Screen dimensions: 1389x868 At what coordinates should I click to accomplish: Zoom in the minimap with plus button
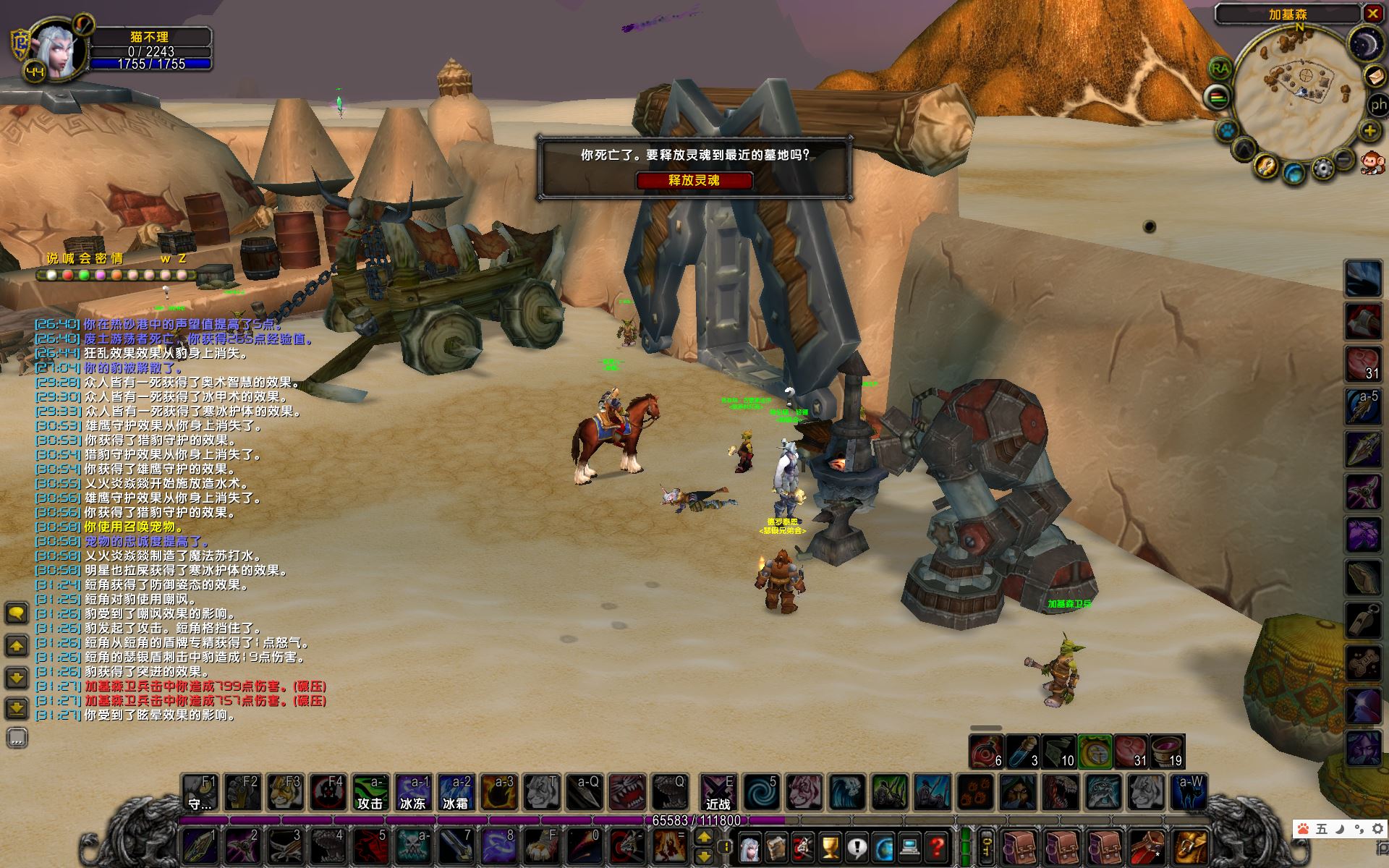tap(1369, 131)
